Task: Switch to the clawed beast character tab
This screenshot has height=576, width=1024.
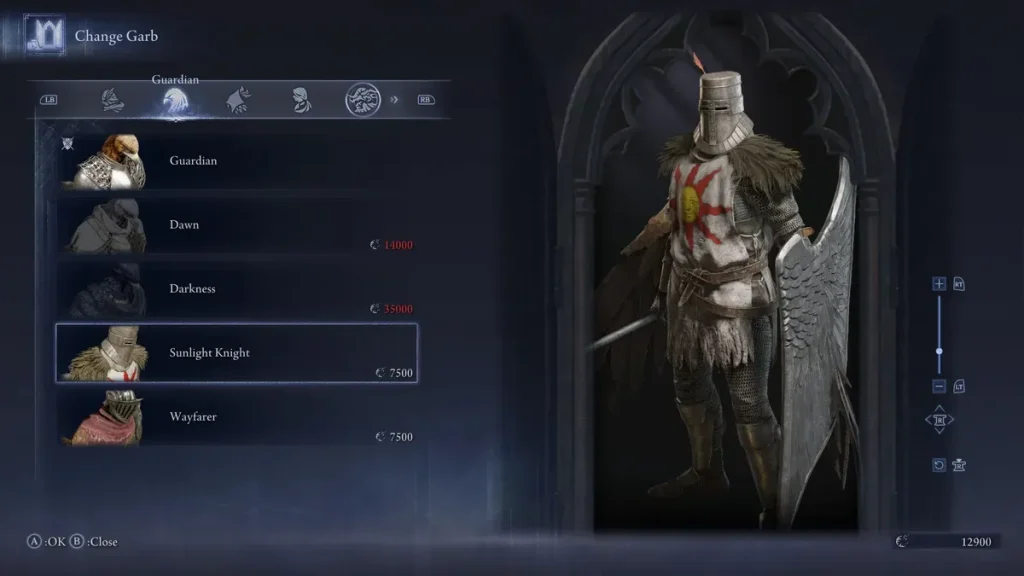Action: 238,100
